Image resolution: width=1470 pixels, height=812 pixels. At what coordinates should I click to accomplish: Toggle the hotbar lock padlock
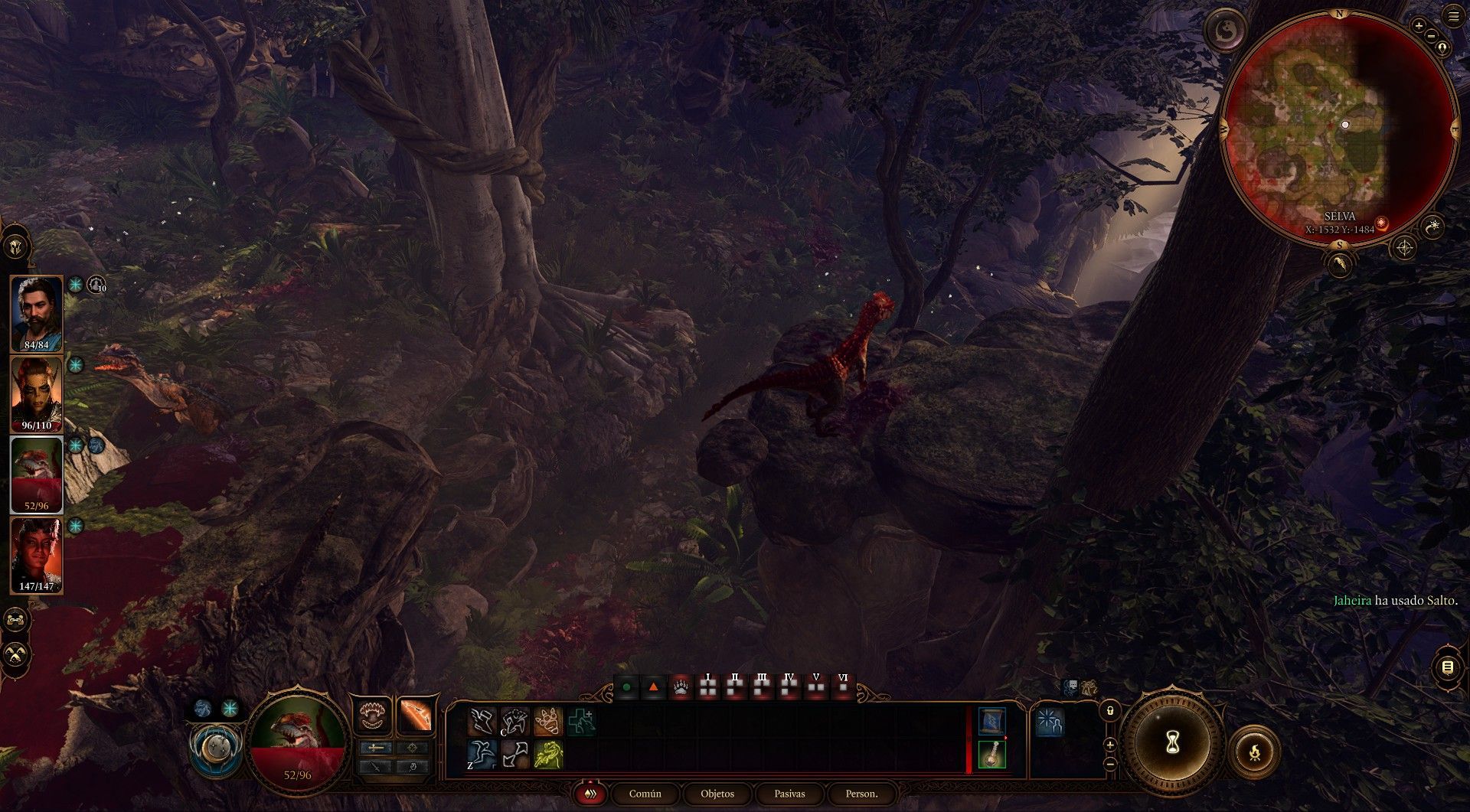click(x=1110, y=711)
